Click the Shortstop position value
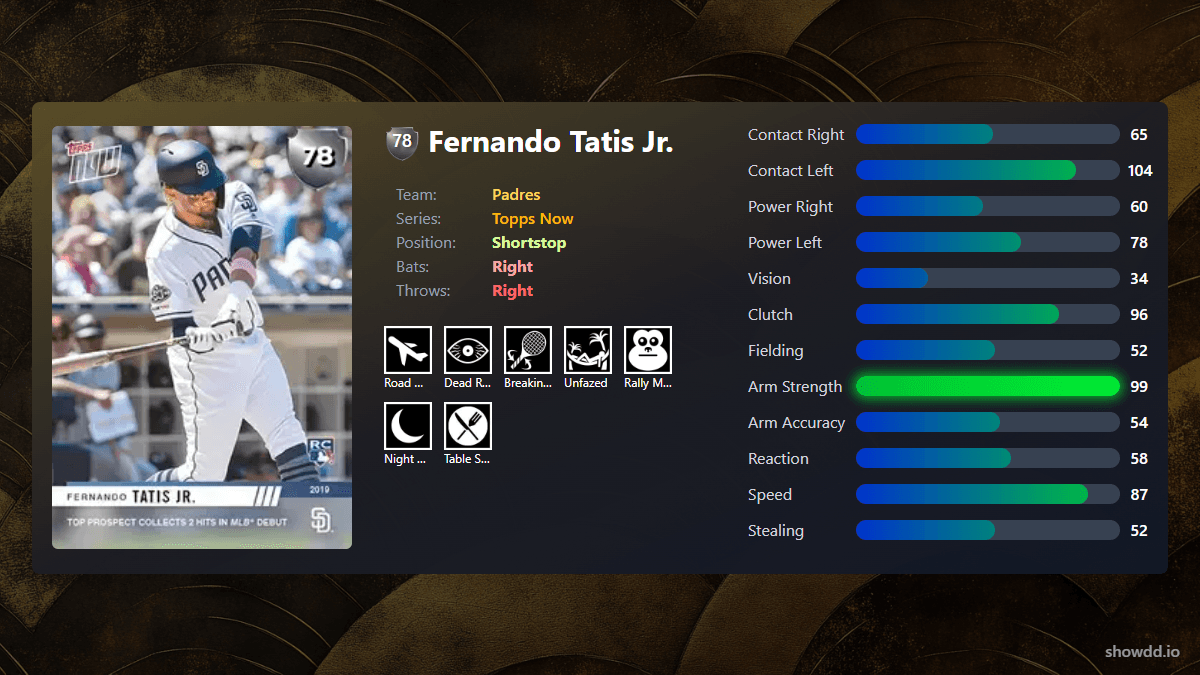Viewport: 1200px width, 675px height. [529, 243]
